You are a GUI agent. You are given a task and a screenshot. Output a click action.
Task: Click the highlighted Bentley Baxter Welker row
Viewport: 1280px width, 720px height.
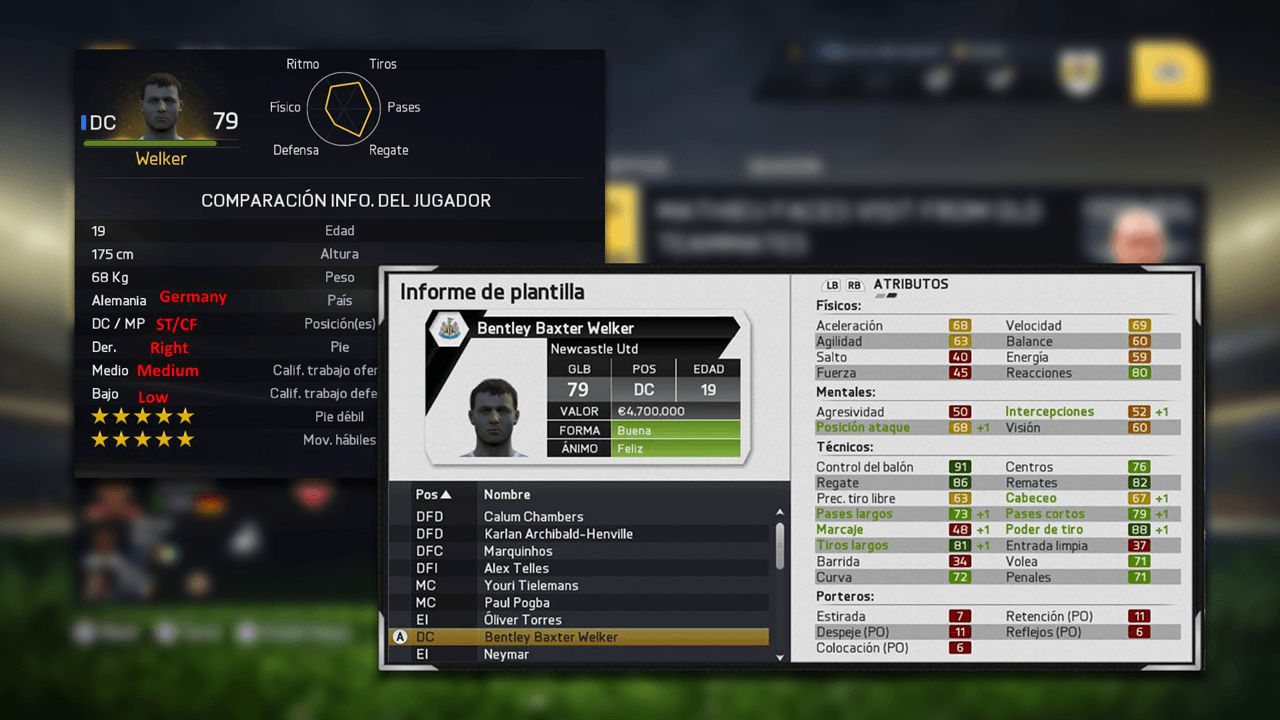[550, 637]
